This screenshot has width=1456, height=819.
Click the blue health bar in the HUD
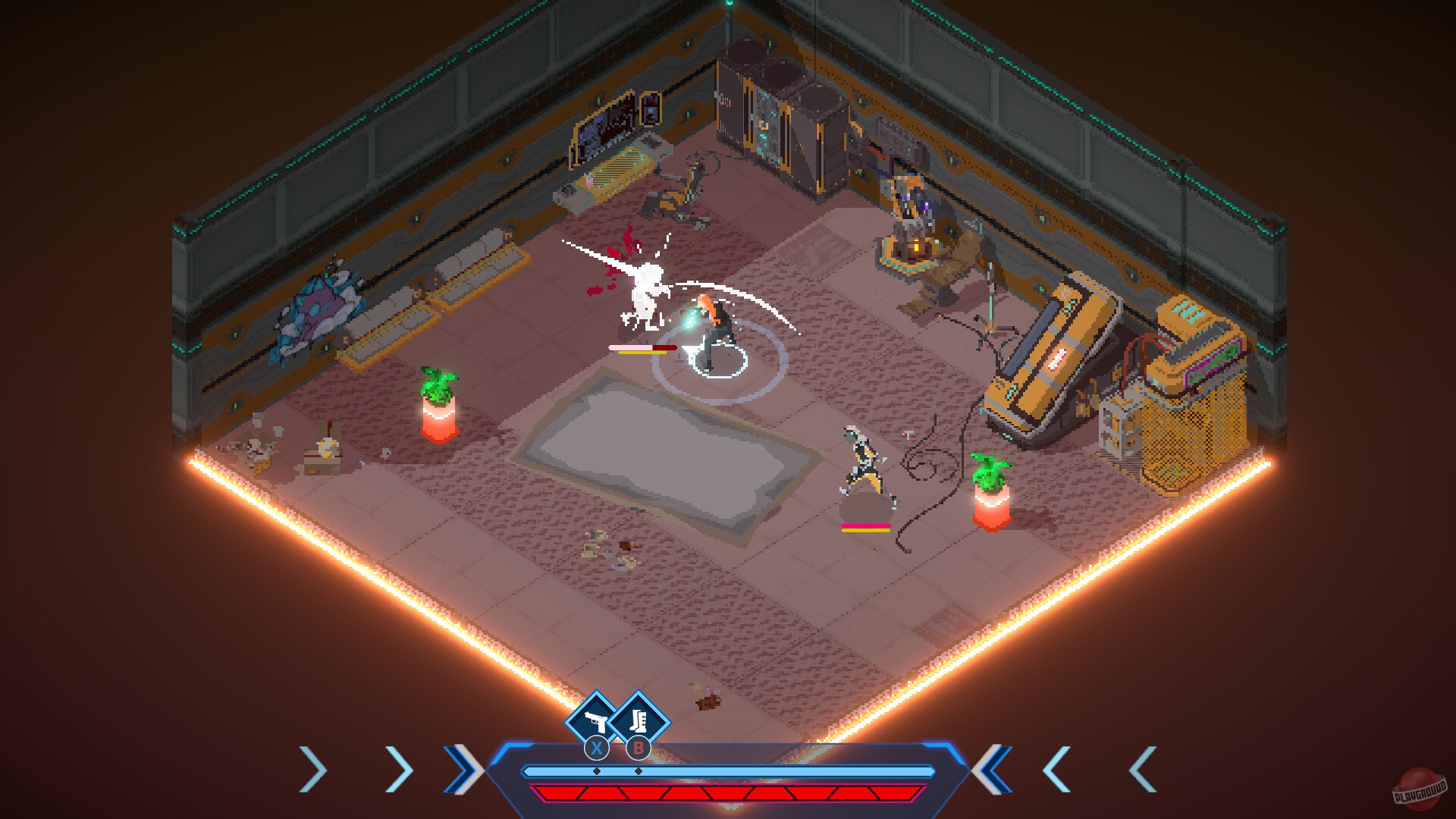click(x=728, y=770)
